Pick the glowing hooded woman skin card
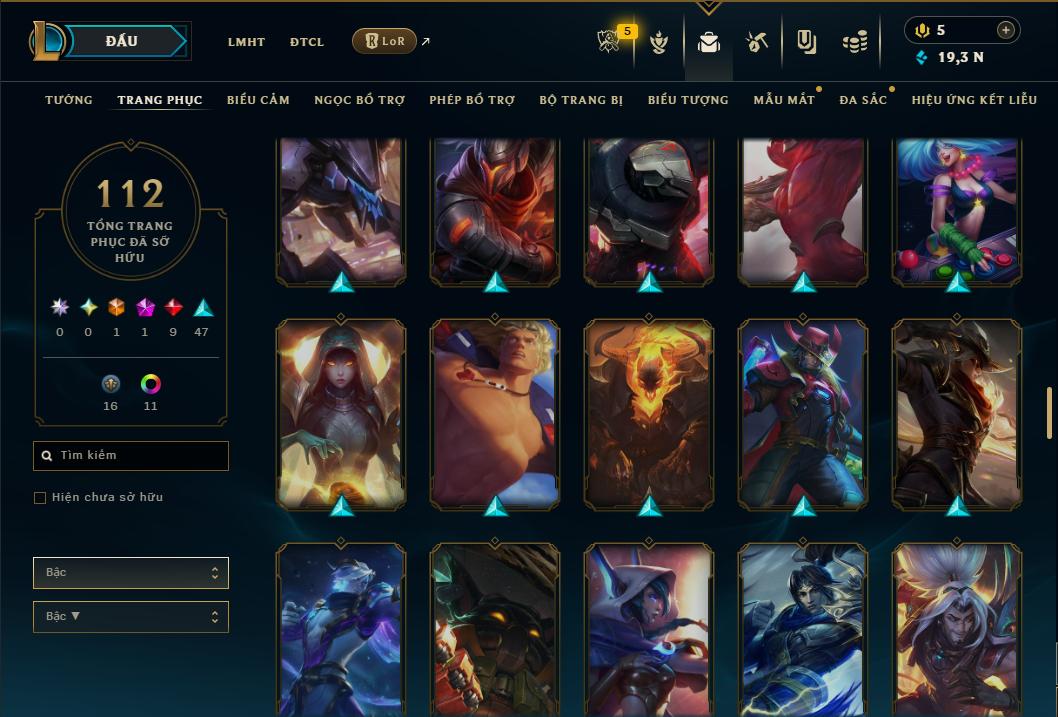This screenshot has width=1058, height=717. pyautogui.click(x=341, y=412)
